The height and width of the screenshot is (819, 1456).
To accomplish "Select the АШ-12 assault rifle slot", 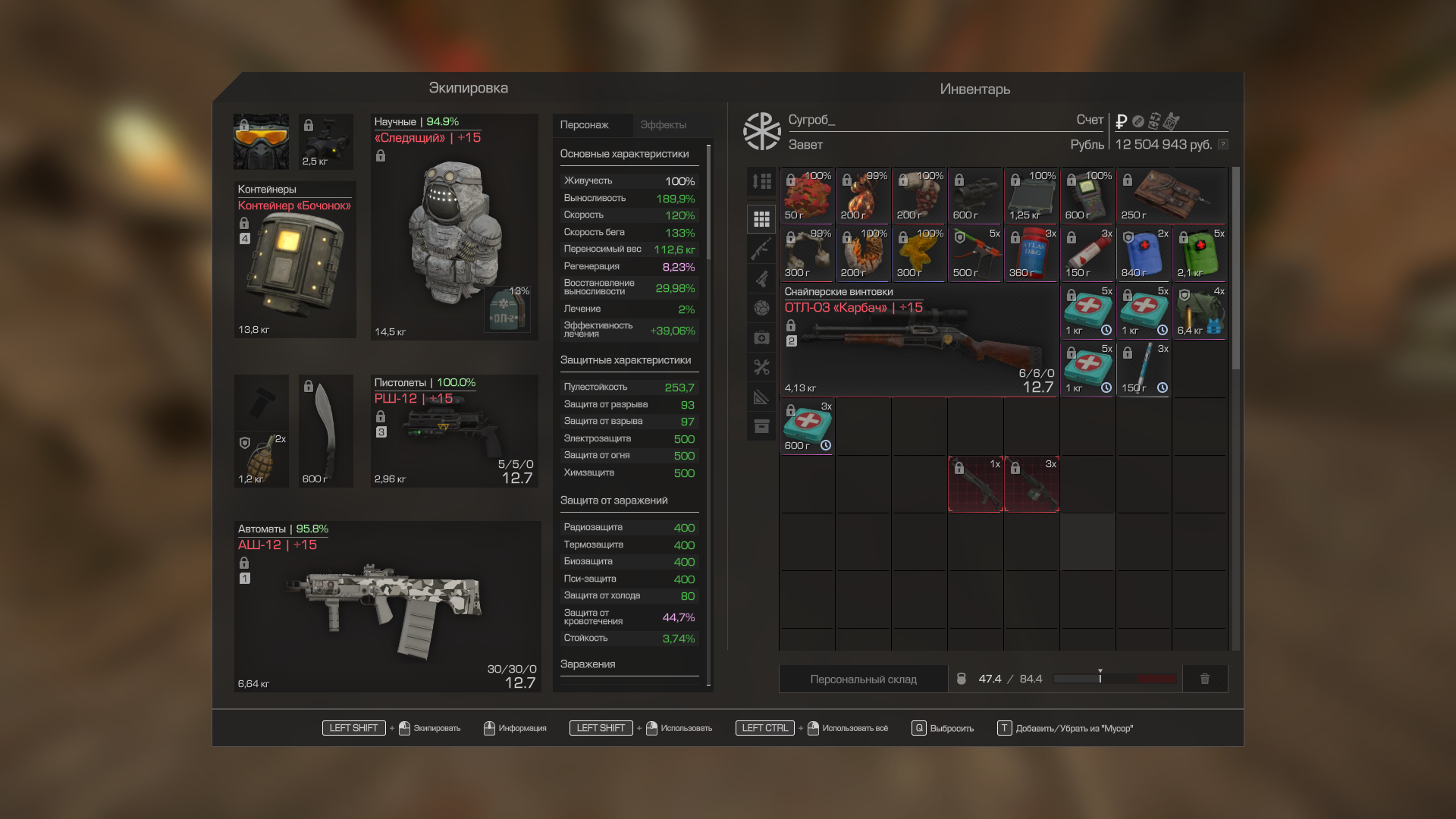I will pyautogui.click(x=387, y=607).
